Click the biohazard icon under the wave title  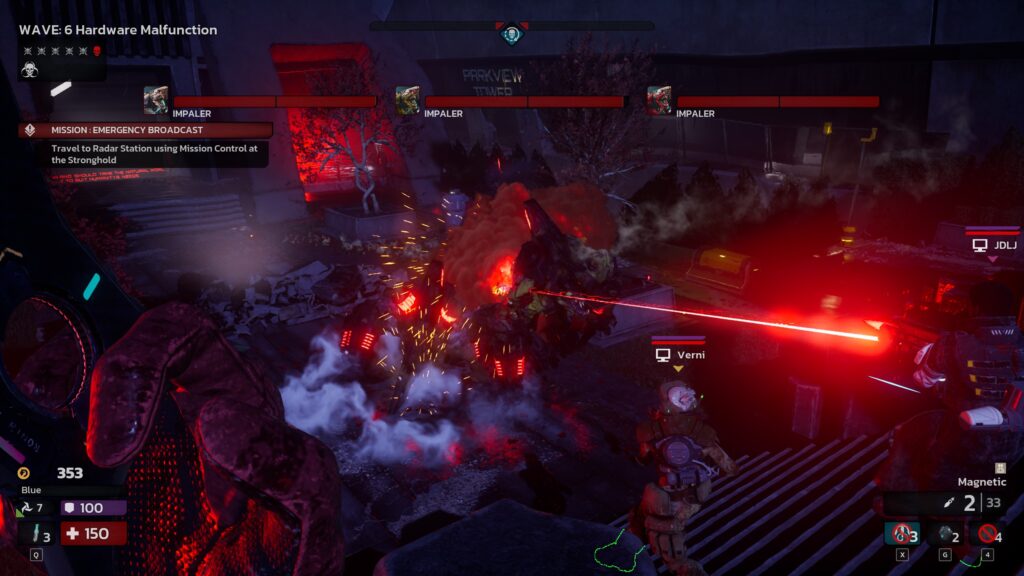coord(30,70)
